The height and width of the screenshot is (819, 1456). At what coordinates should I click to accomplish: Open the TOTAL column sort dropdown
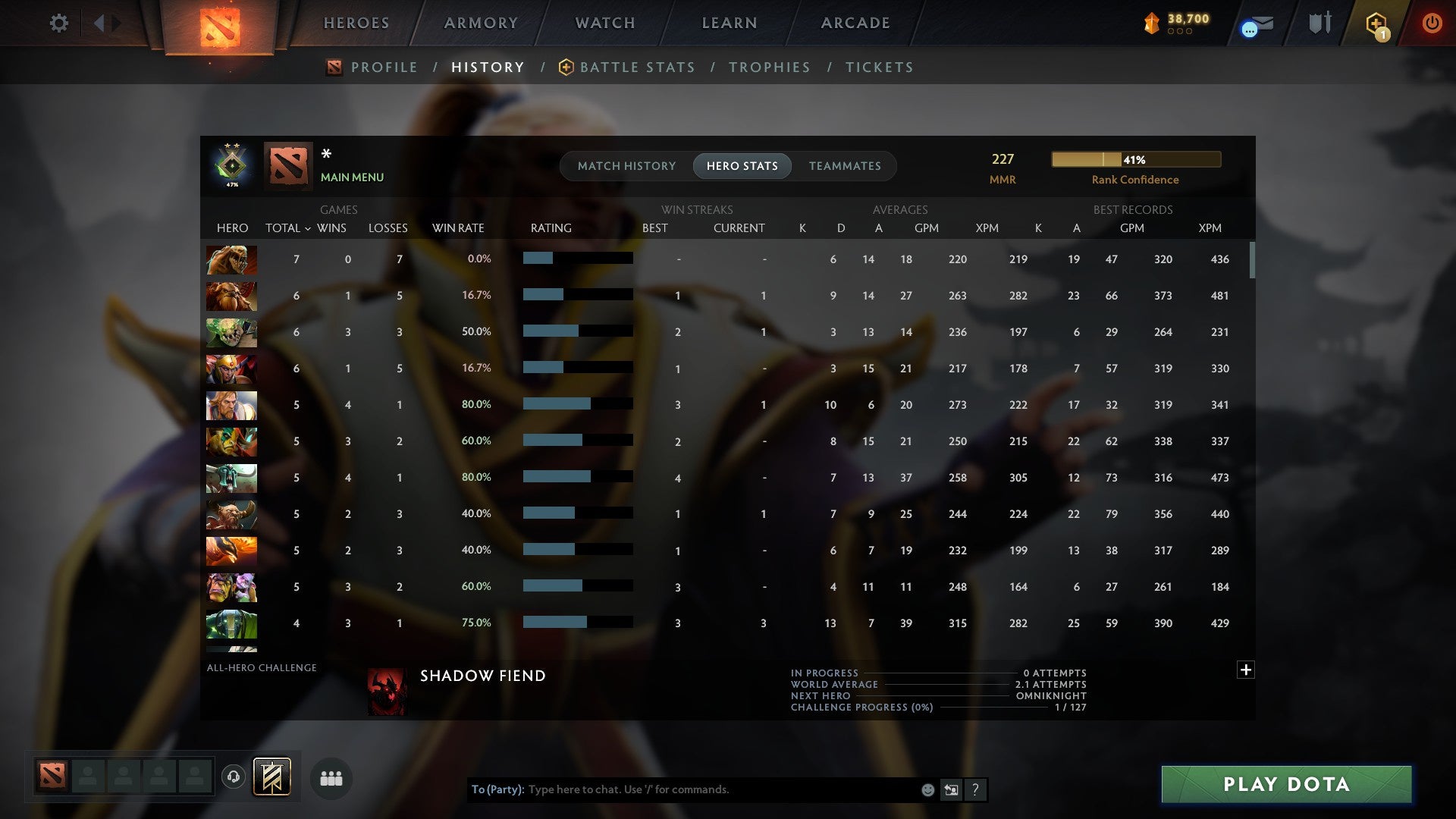(308, 227)
